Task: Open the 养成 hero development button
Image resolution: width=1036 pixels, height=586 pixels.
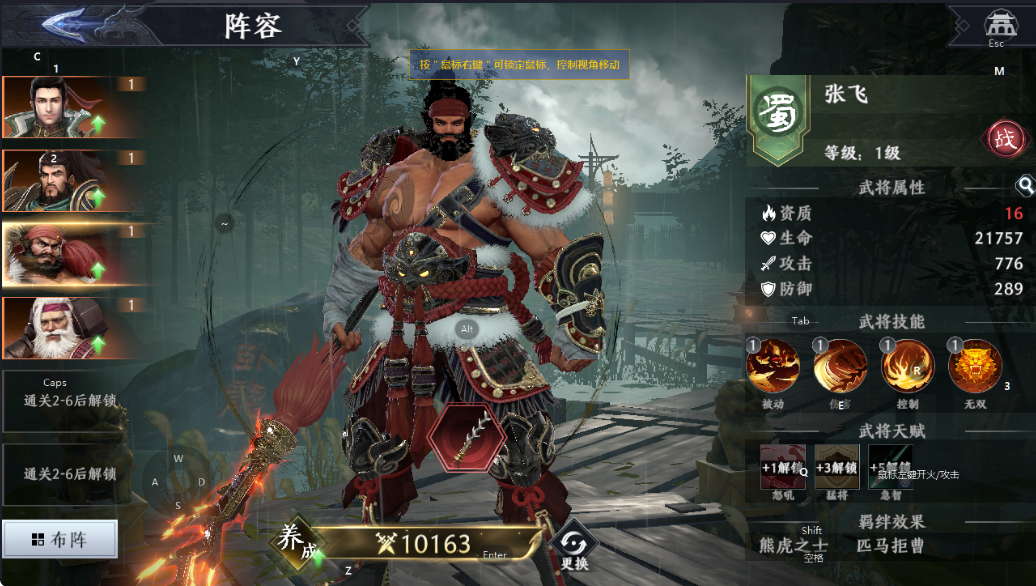Action: pos(295,541)
